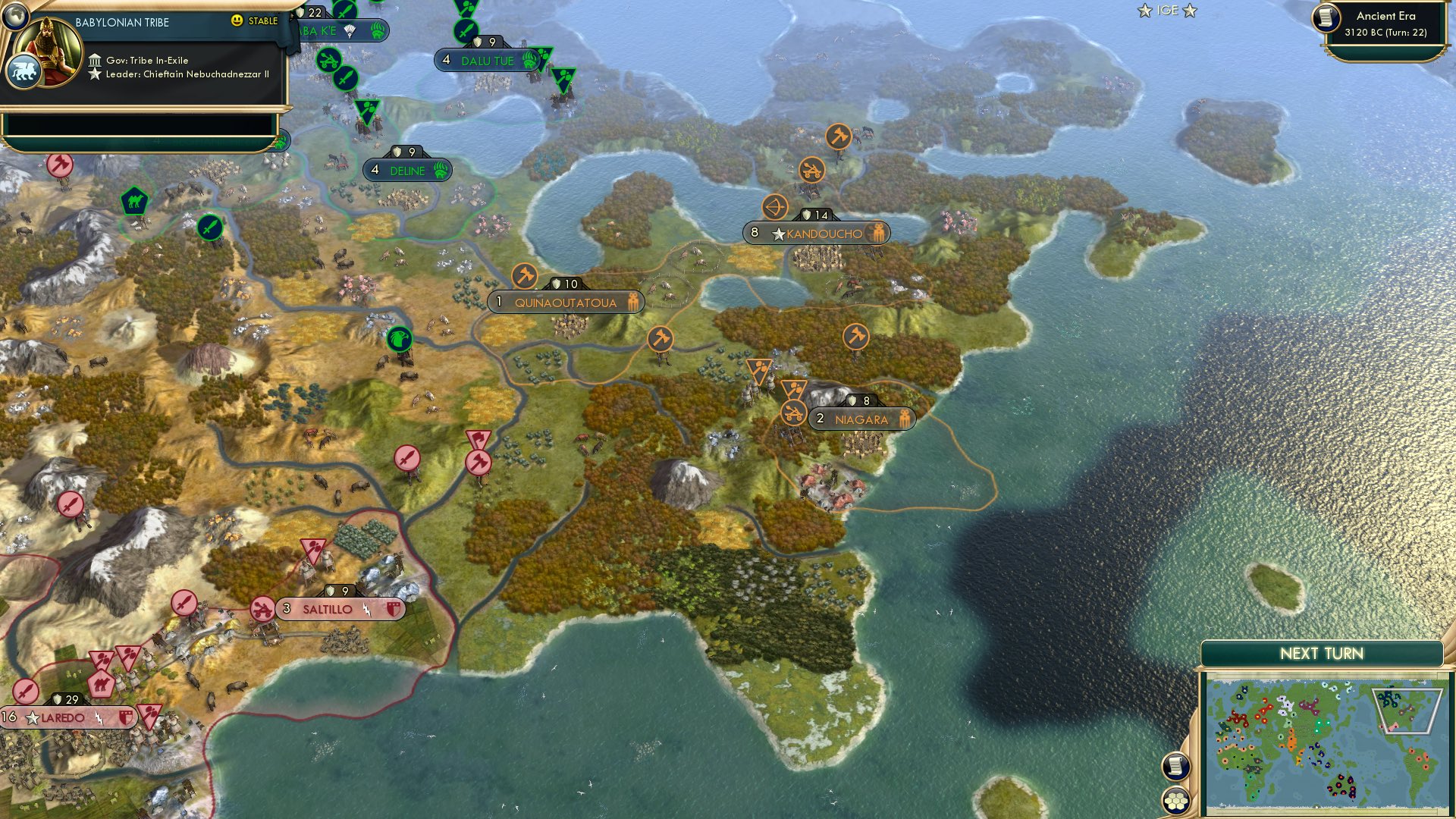Open the notification log scroll icon beside the minimap
Image resolution: width=1456 pixels, height=819 pixels.
[1176, 767]
